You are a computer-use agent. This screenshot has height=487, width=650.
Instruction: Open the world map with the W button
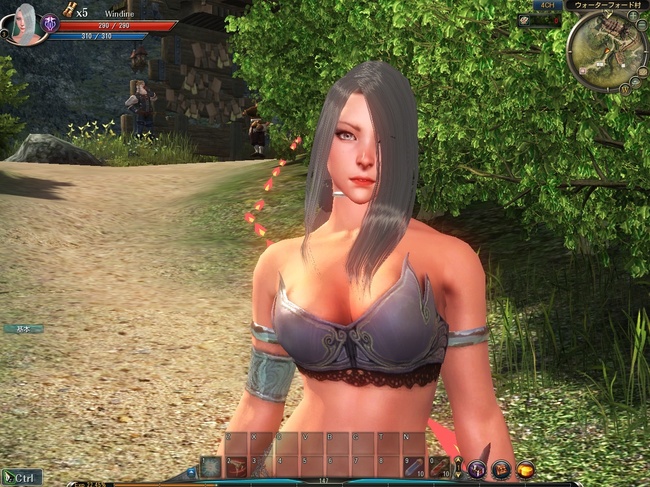623,88
